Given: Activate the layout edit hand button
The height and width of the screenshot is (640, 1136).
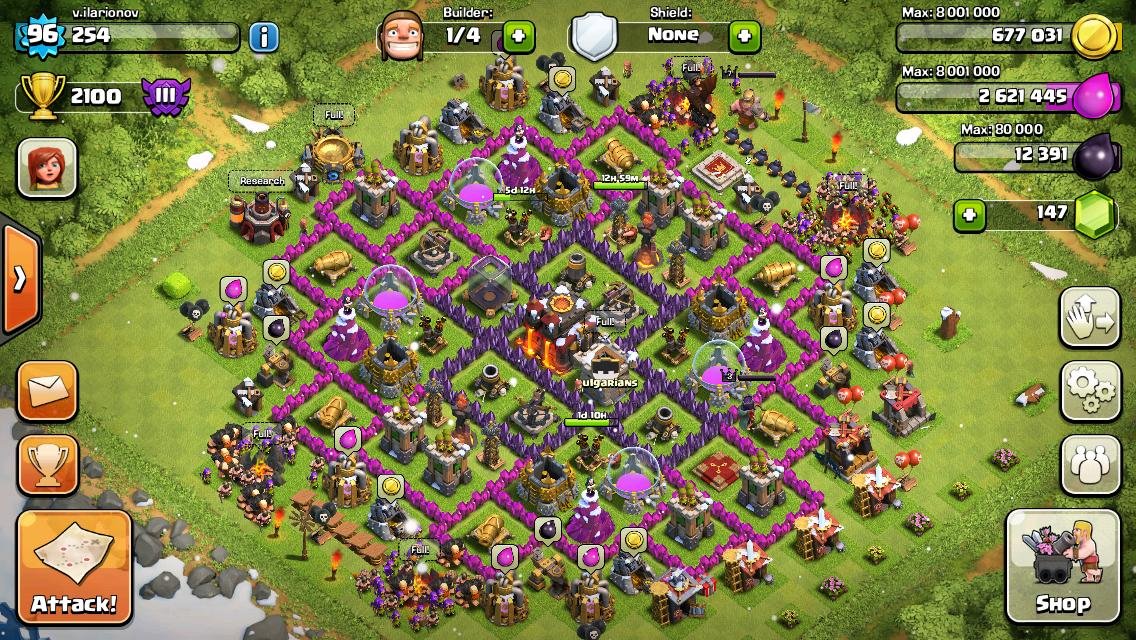Looking at the screenshot, I should click(1090, 317).
